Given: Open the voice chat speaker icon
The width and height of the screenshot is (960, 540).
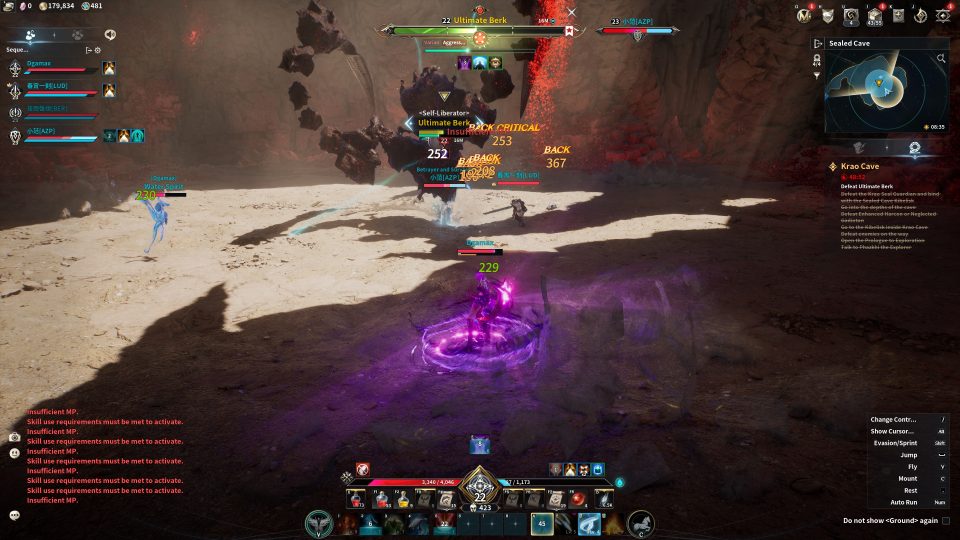Looking at the screenshot, I should tap(109, 34).
